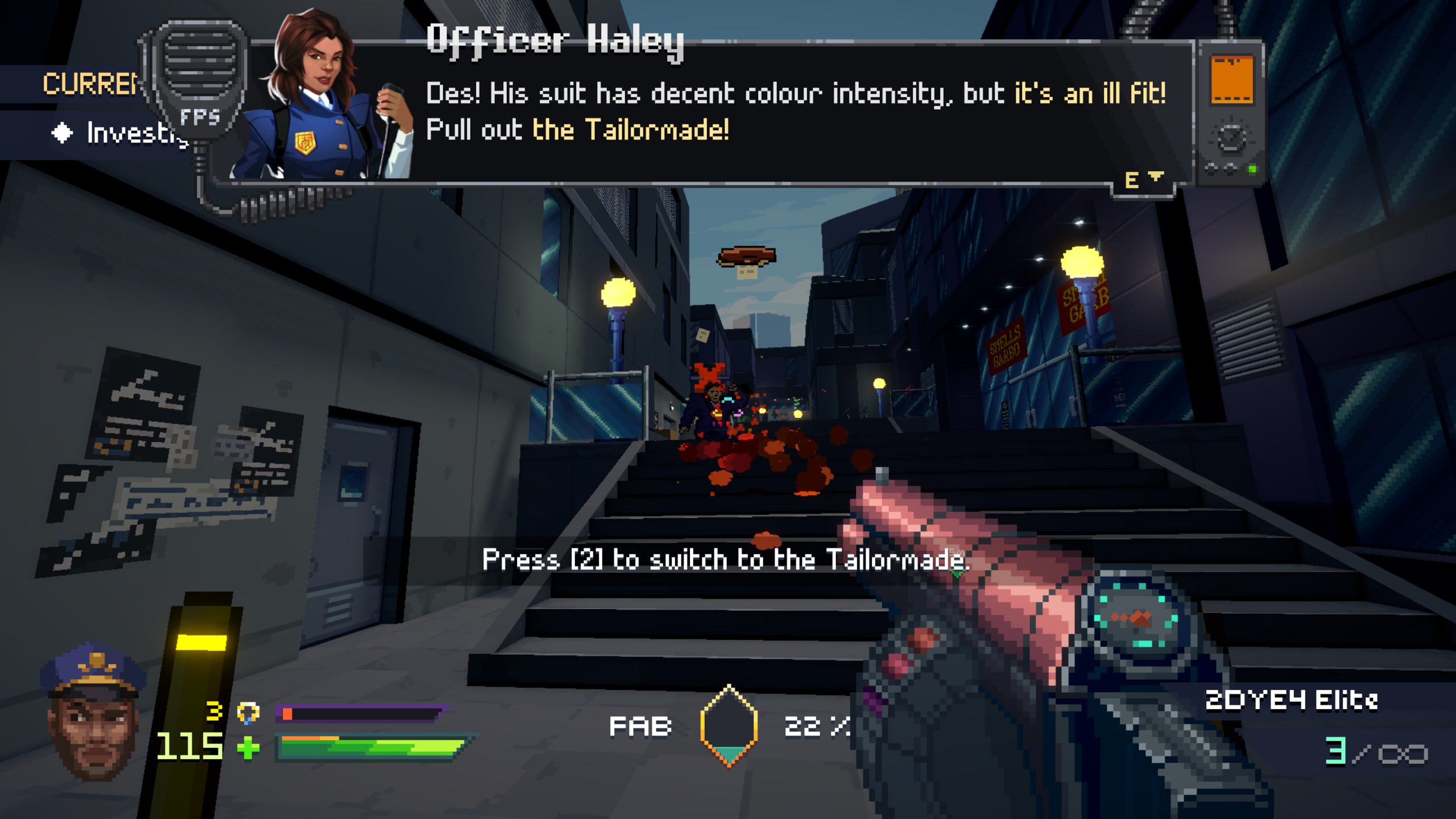Image resolution: width=1456 pixels, height=819 pixels.
Task: Click the FAB meter gem icon
Action: click(x=729, y=726)
